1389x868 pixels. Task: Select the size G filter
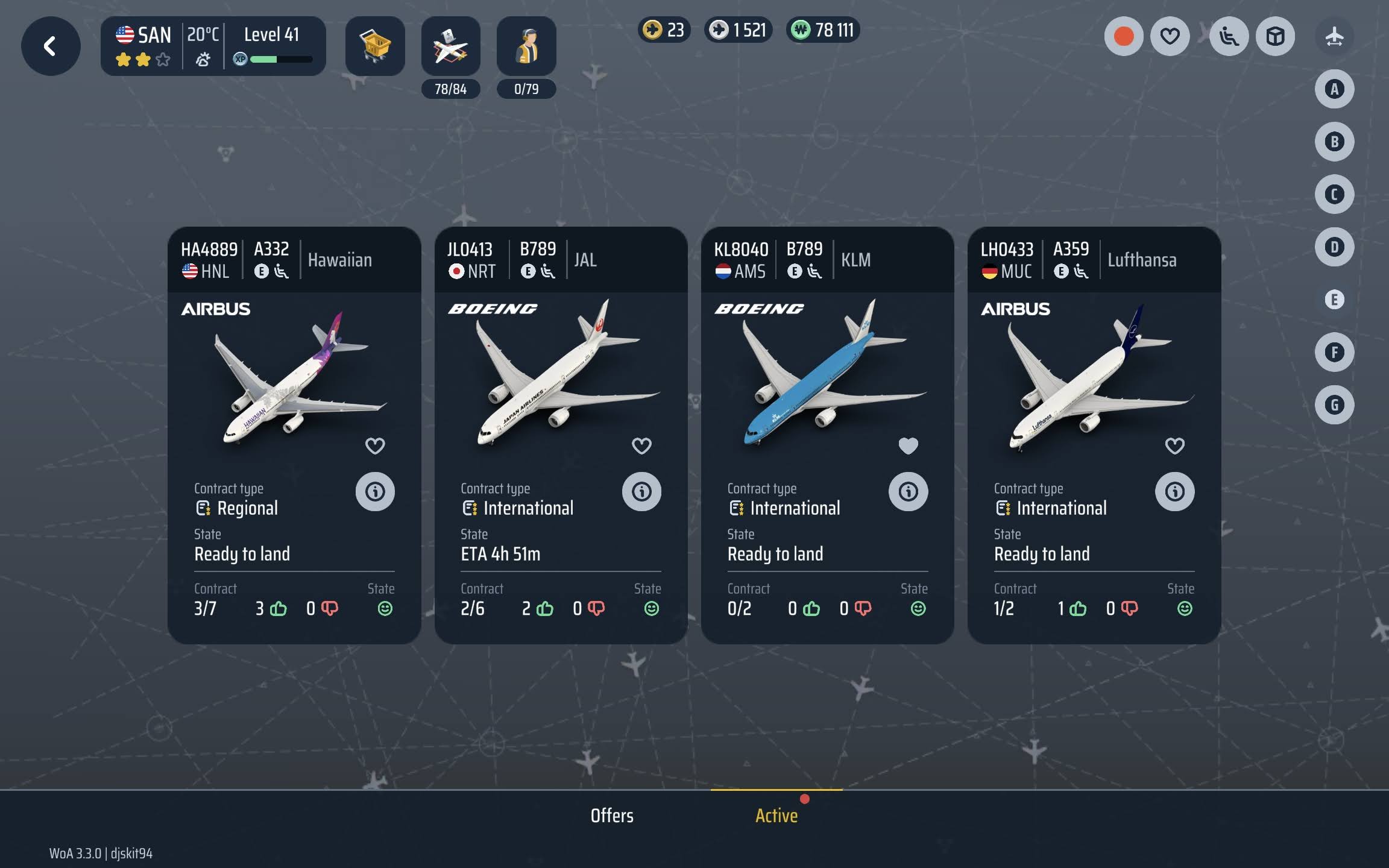pos(1334,405)
